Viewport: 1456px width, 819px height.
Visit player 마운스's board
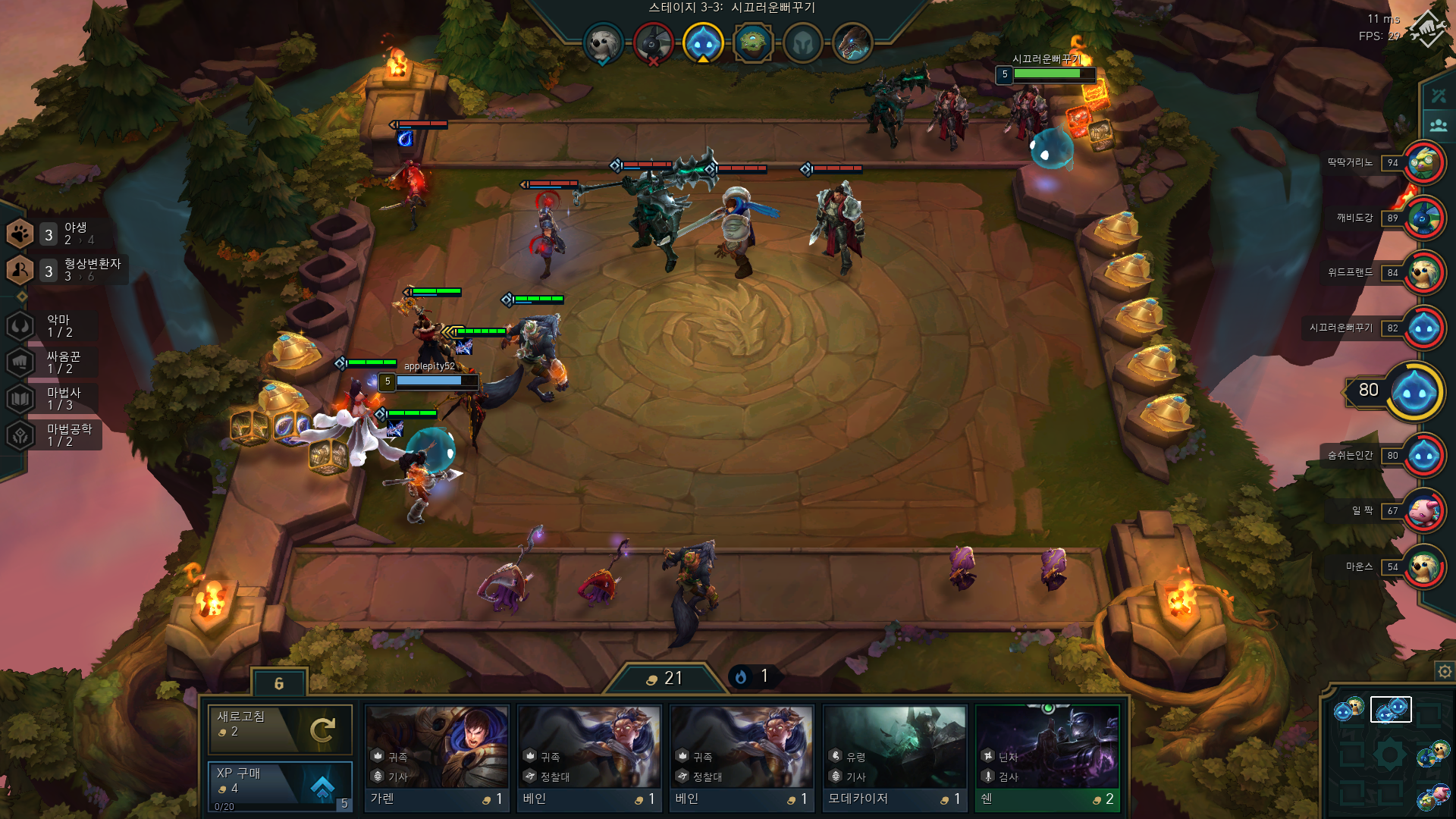[x=1423, y=567]
